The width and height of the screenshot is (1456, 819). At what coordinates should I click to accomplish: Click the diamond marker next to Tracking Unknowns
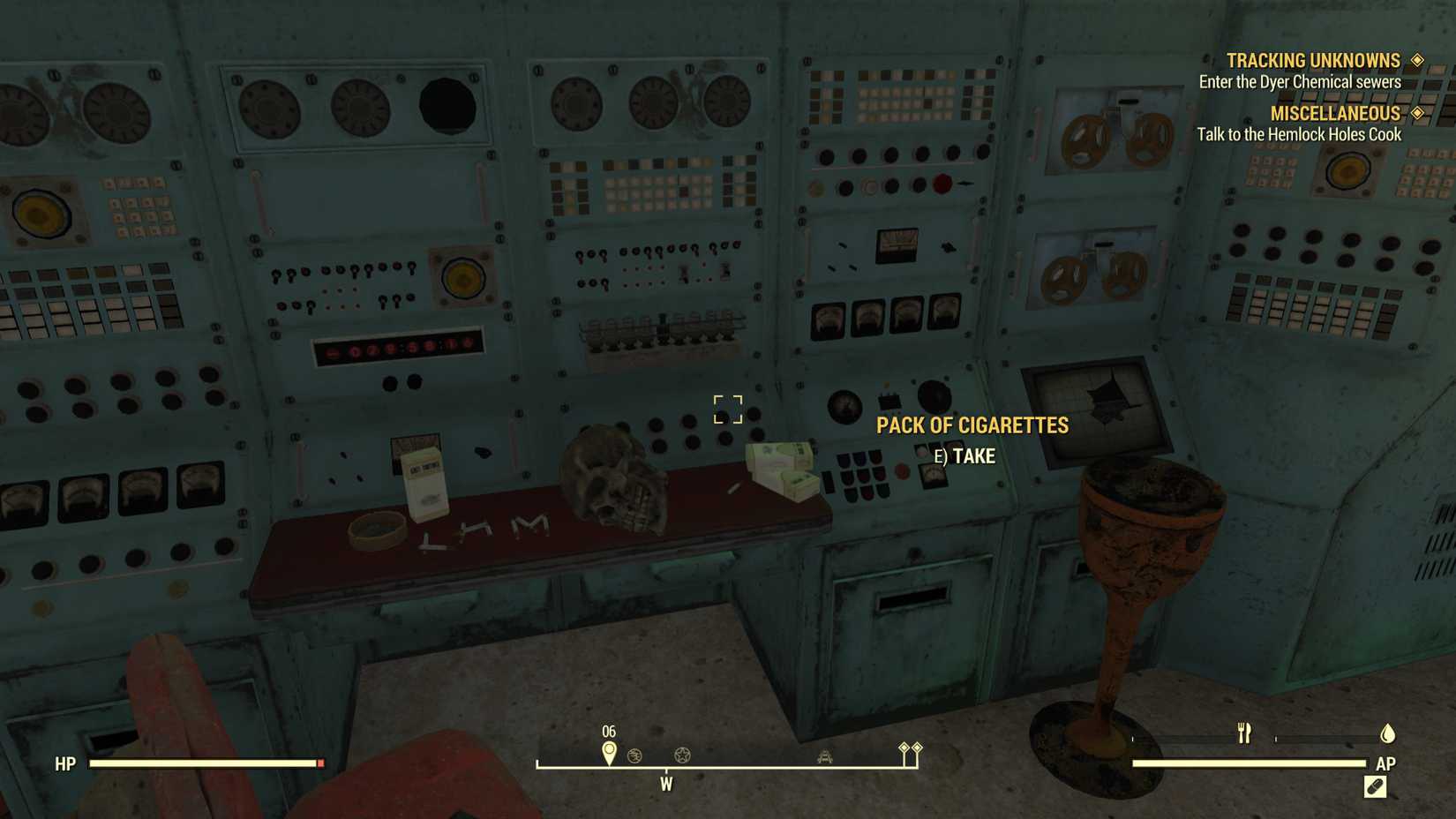pyautogui.click(x=1418, y=60)
